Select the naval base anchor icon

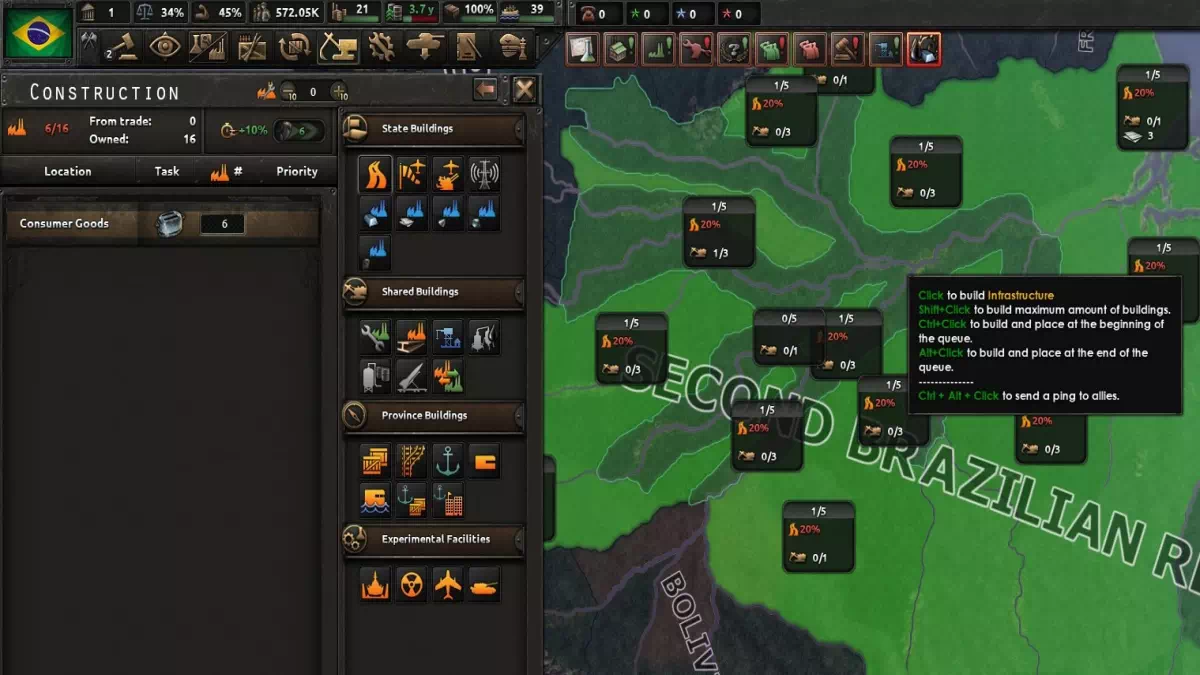tap(447, 460)
